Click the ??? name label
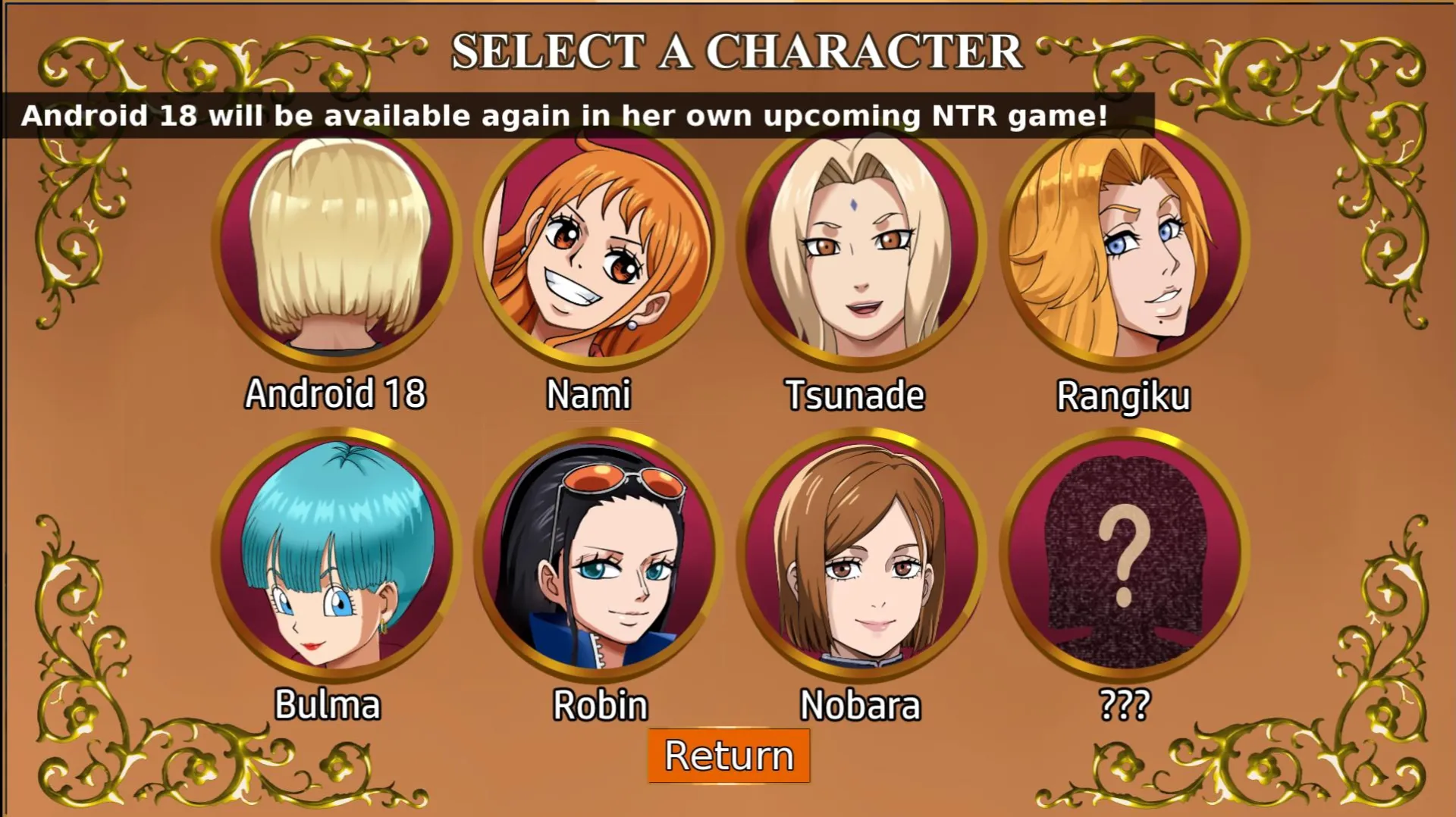Screen dimensions: 1456x817 [1125, 705]
